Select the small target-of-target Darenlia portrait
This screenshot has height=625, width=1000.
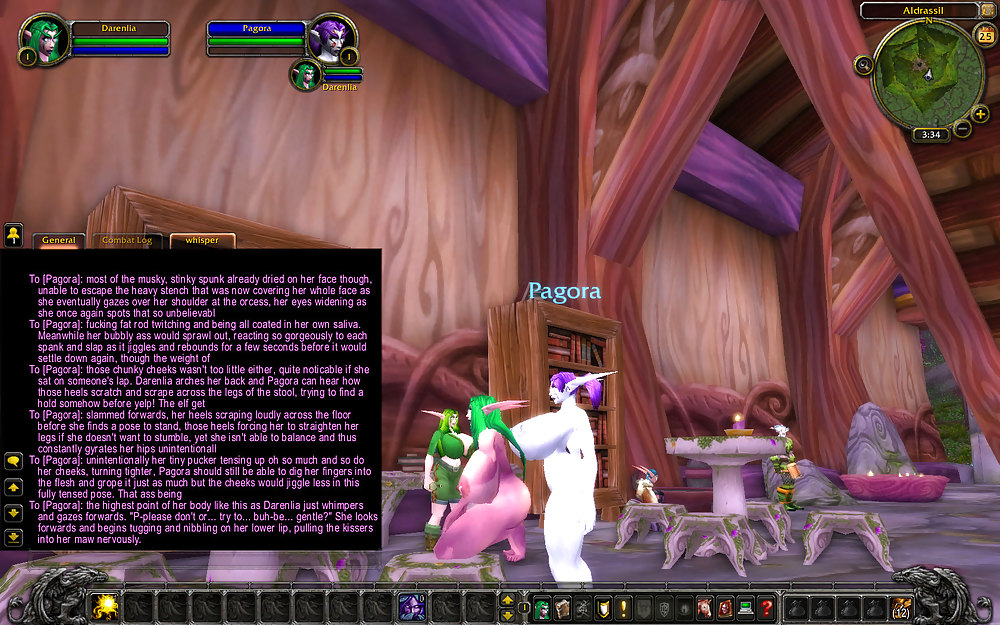pyautogui.click(x=306, y=75)
